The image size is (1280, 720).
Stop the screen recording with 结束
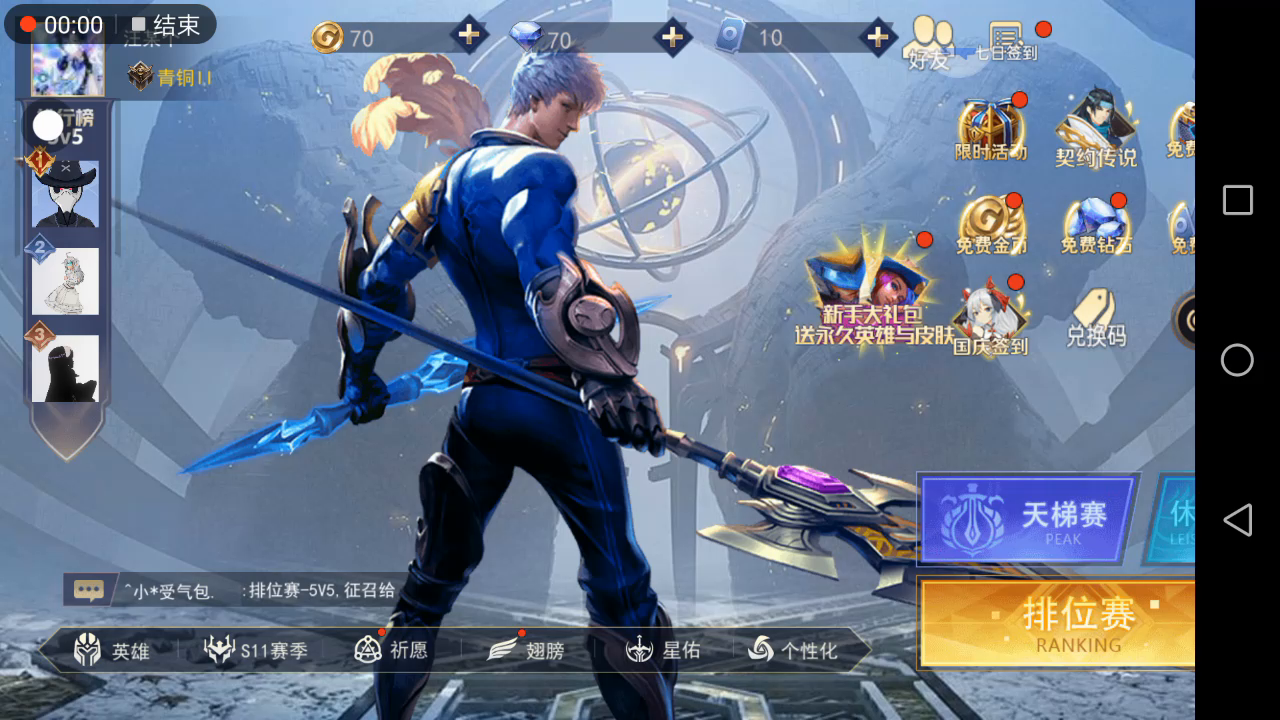[166, 25]
